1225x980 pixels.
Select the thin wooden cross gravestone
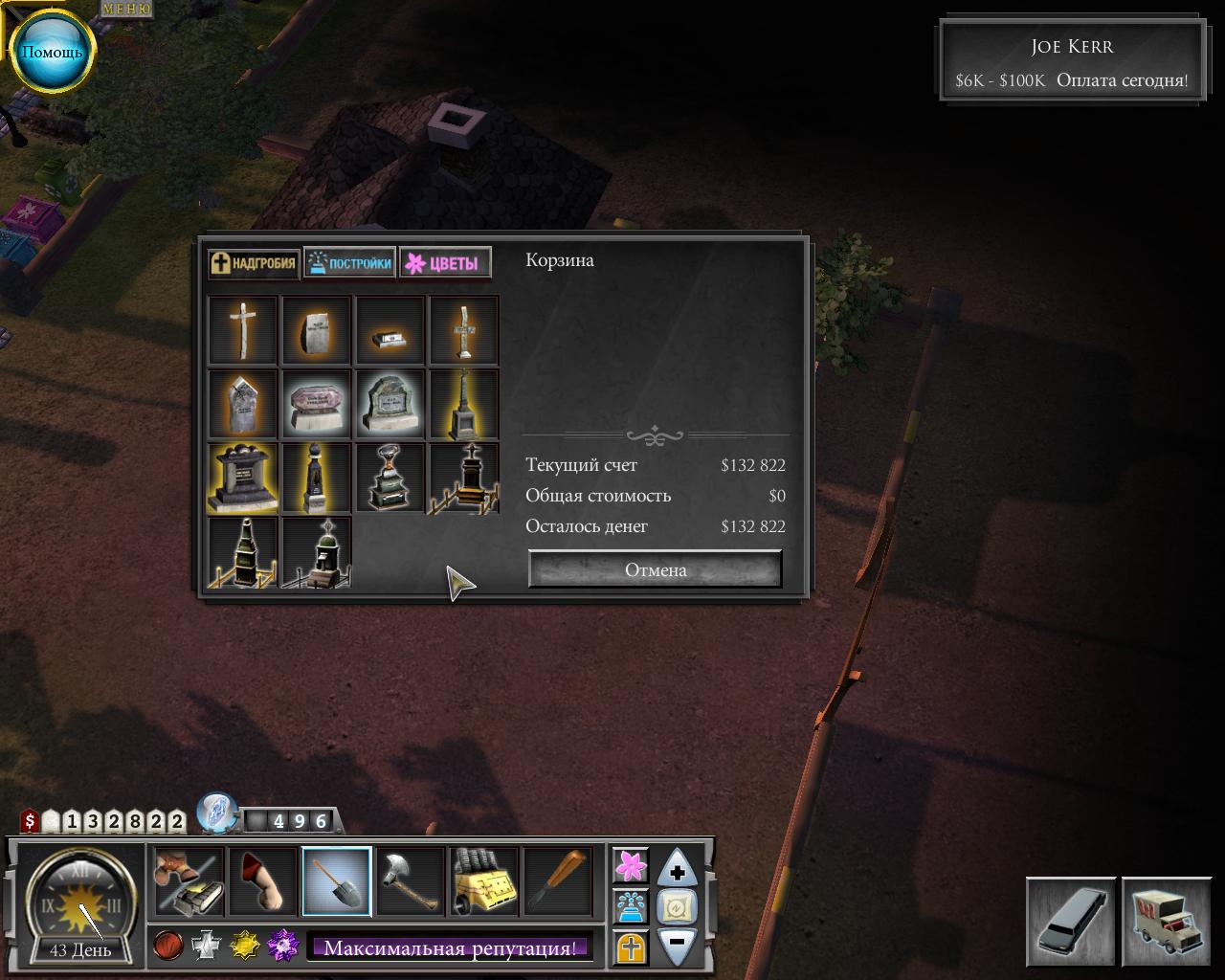coord(243,330)
